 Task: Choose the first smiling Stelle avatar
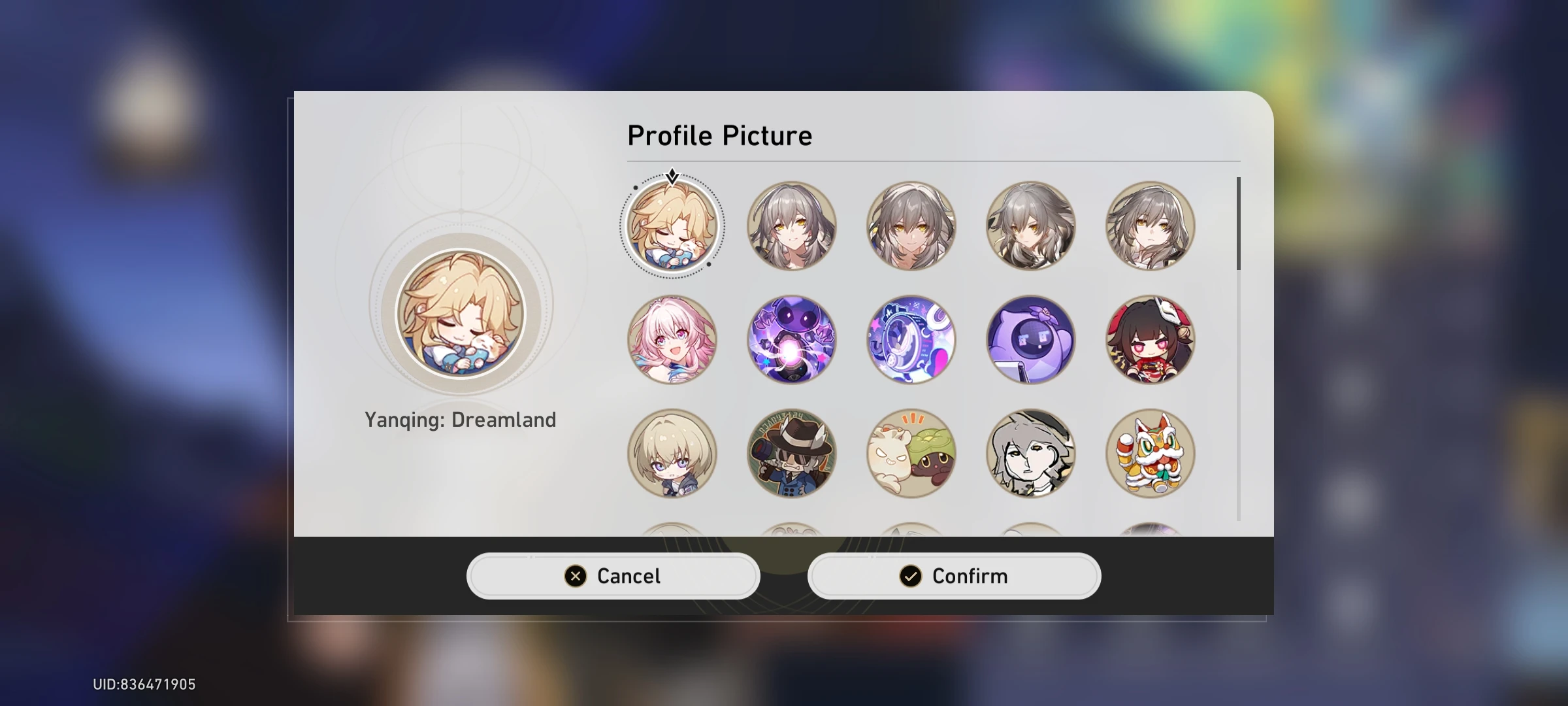point(791,226)
